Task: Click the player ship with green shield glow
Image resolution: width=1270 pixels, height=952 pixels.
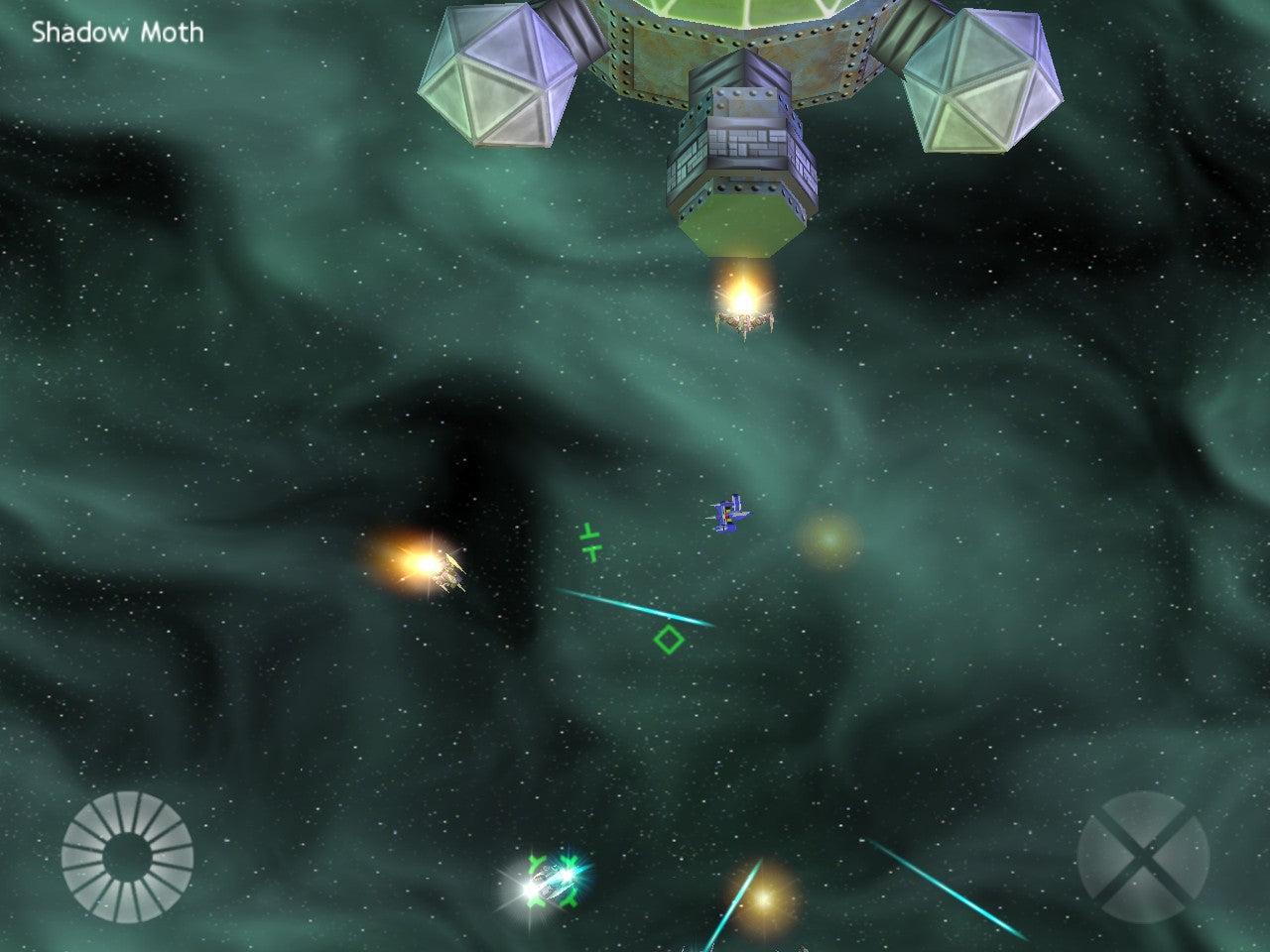Action: pos(549,883)
